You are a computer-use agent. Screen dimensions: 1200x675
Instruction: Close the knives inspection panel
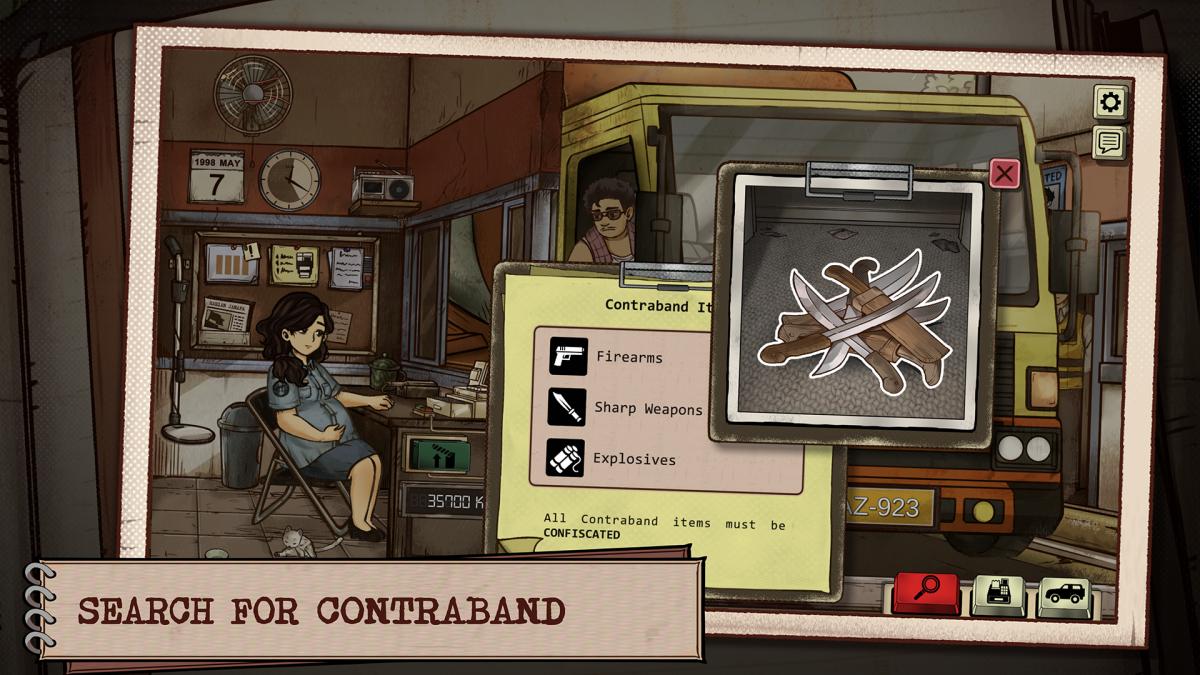tap(1004, 174)
